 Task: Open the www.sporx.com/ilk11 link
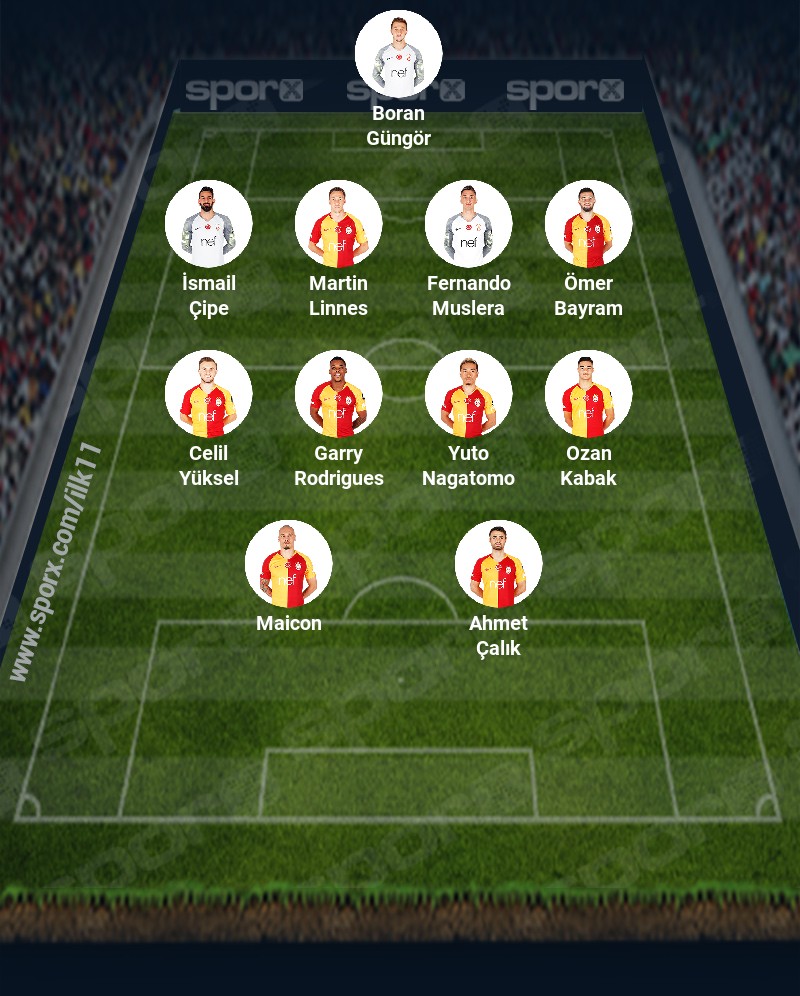55,562
